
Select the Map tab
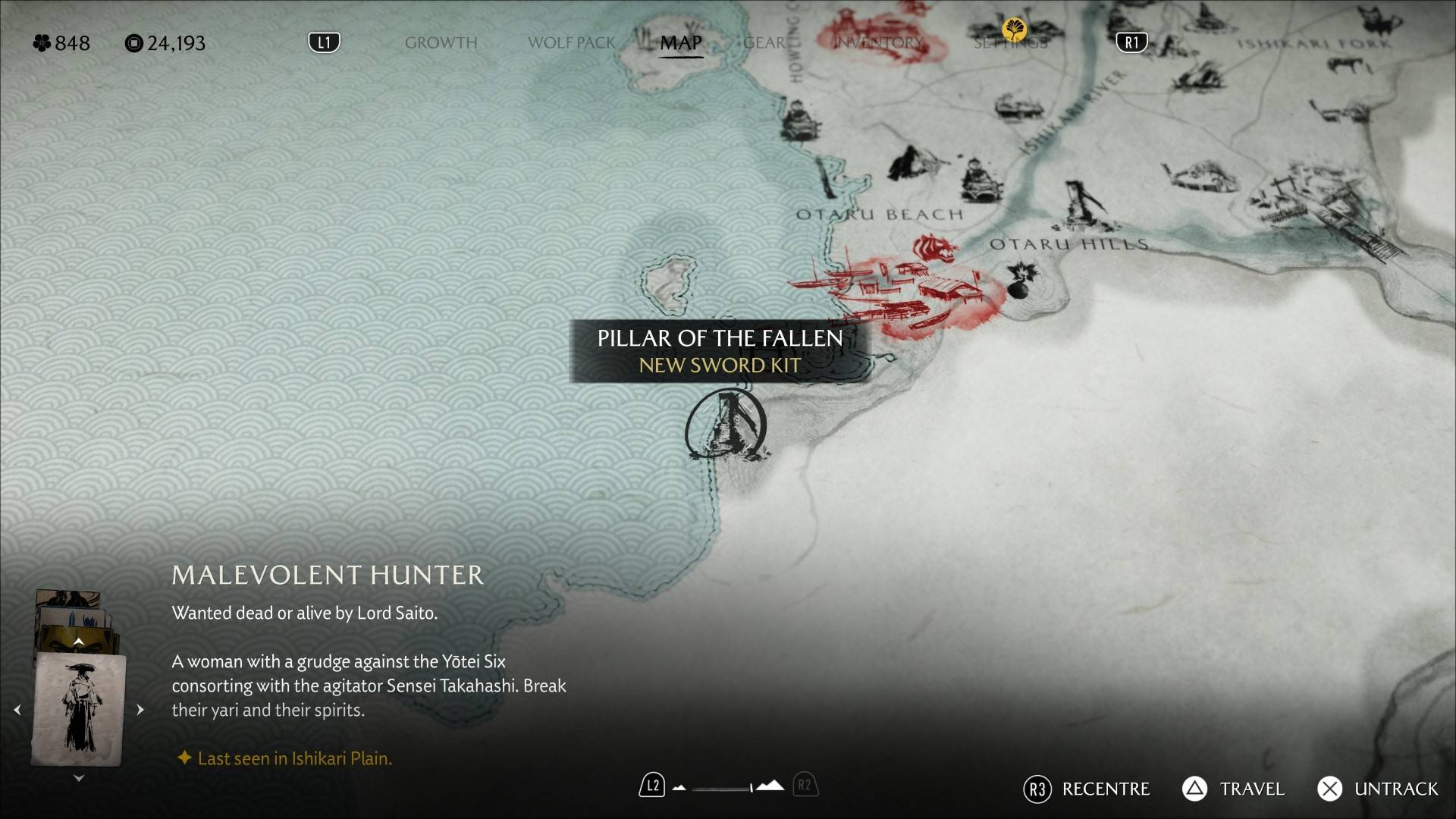coord(680,42)
